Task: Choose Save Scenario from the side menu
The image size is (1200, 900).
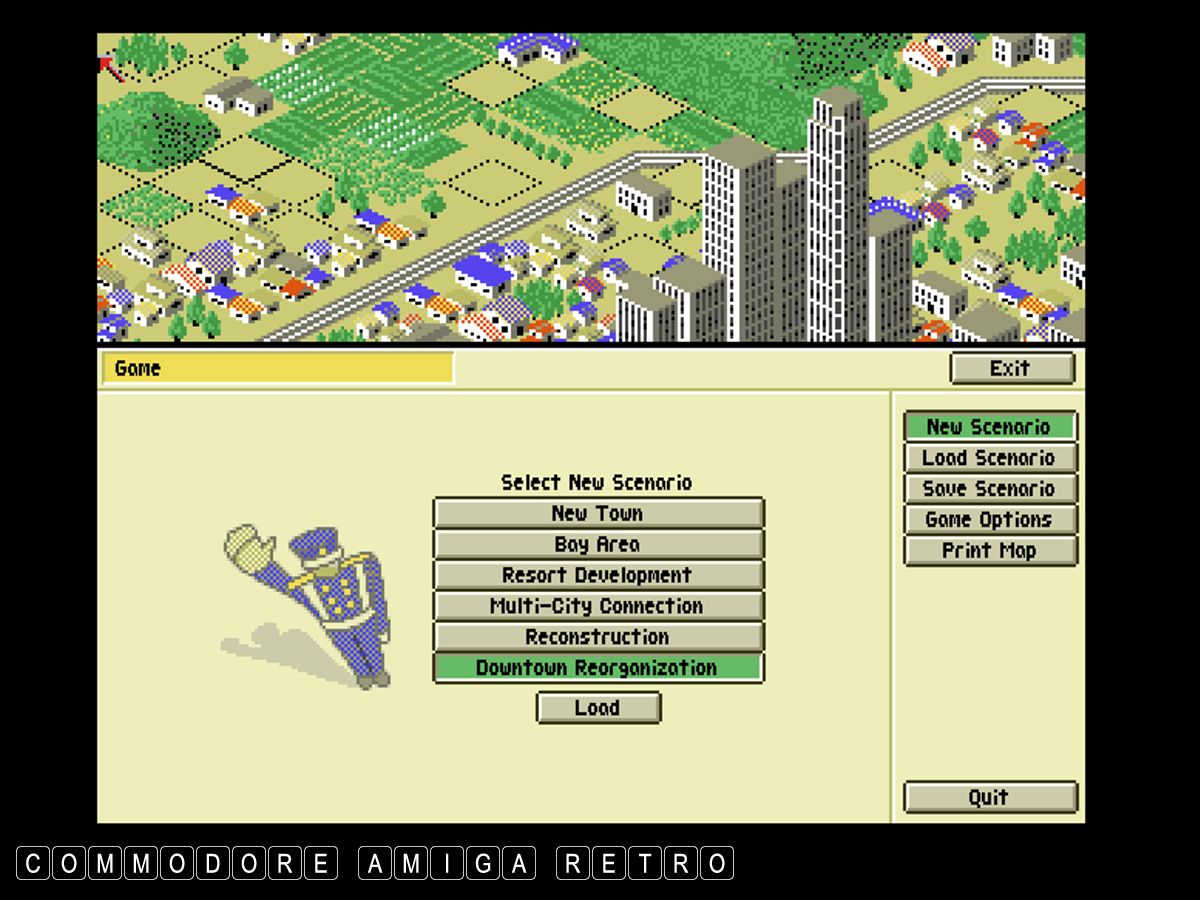Action: pyautogui.click(x=989, y=489)
